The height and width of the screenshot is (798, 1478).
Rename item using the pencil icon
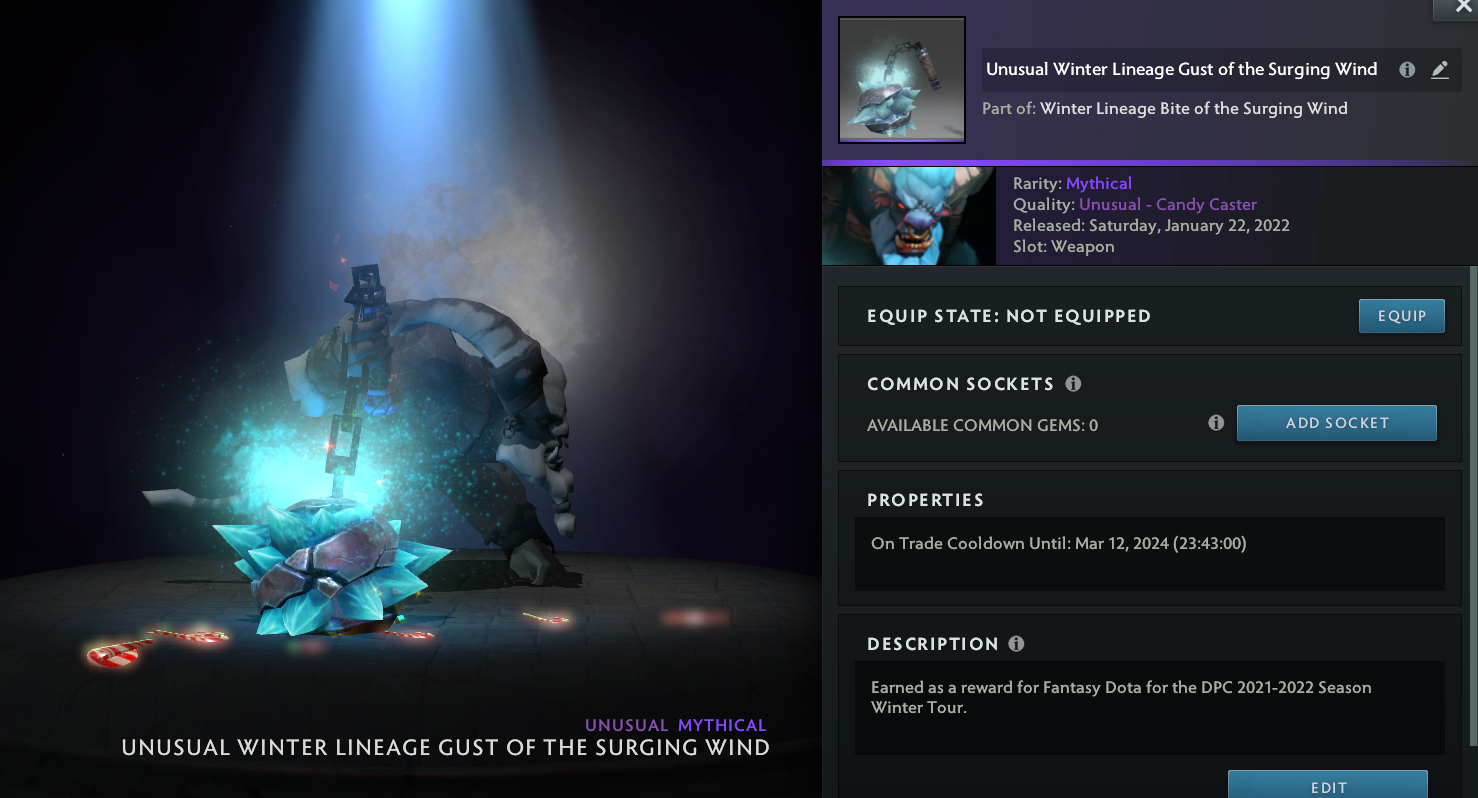(1439, 70)
